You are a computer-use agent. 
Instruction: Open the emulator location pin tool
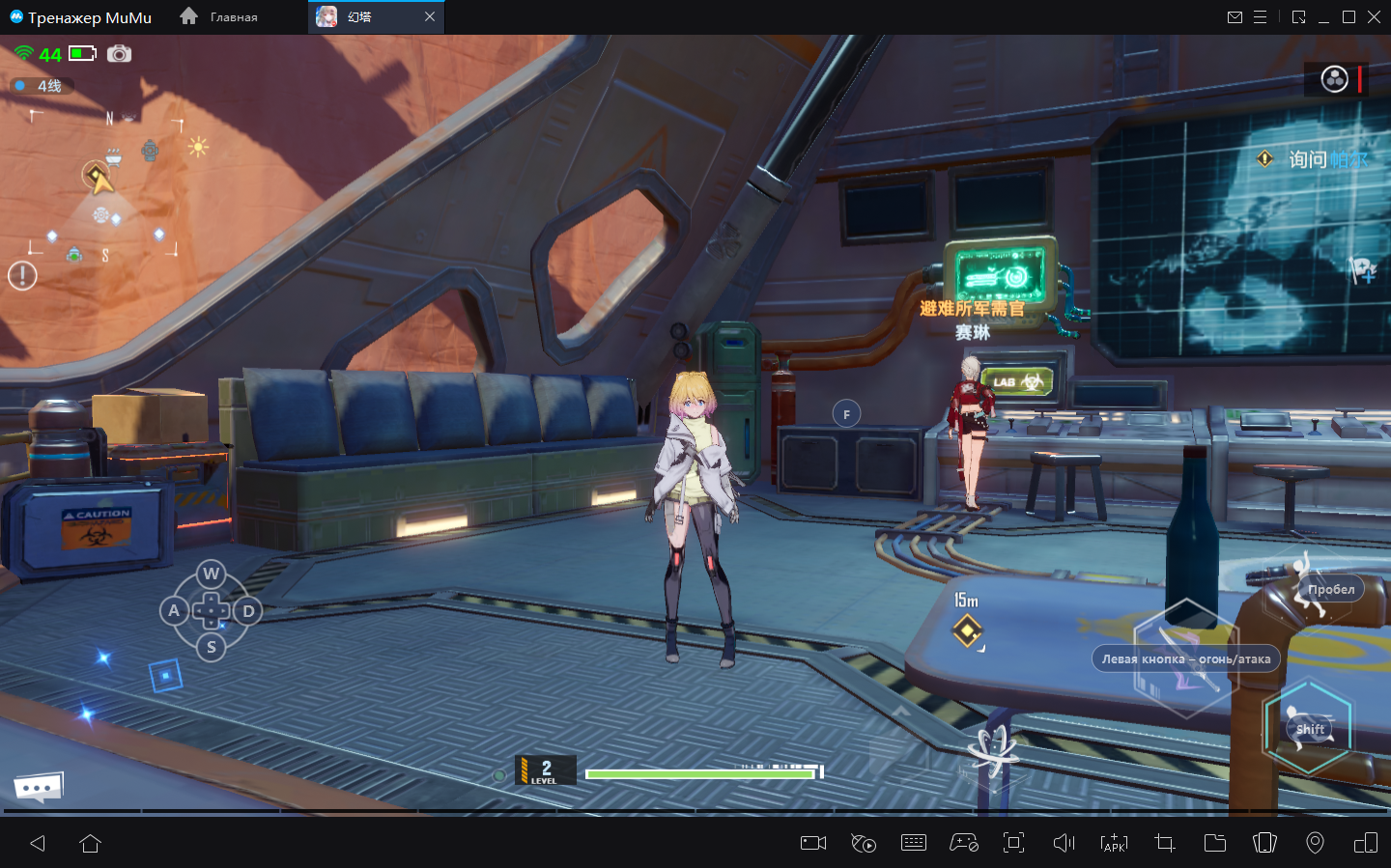[1315, 843]
